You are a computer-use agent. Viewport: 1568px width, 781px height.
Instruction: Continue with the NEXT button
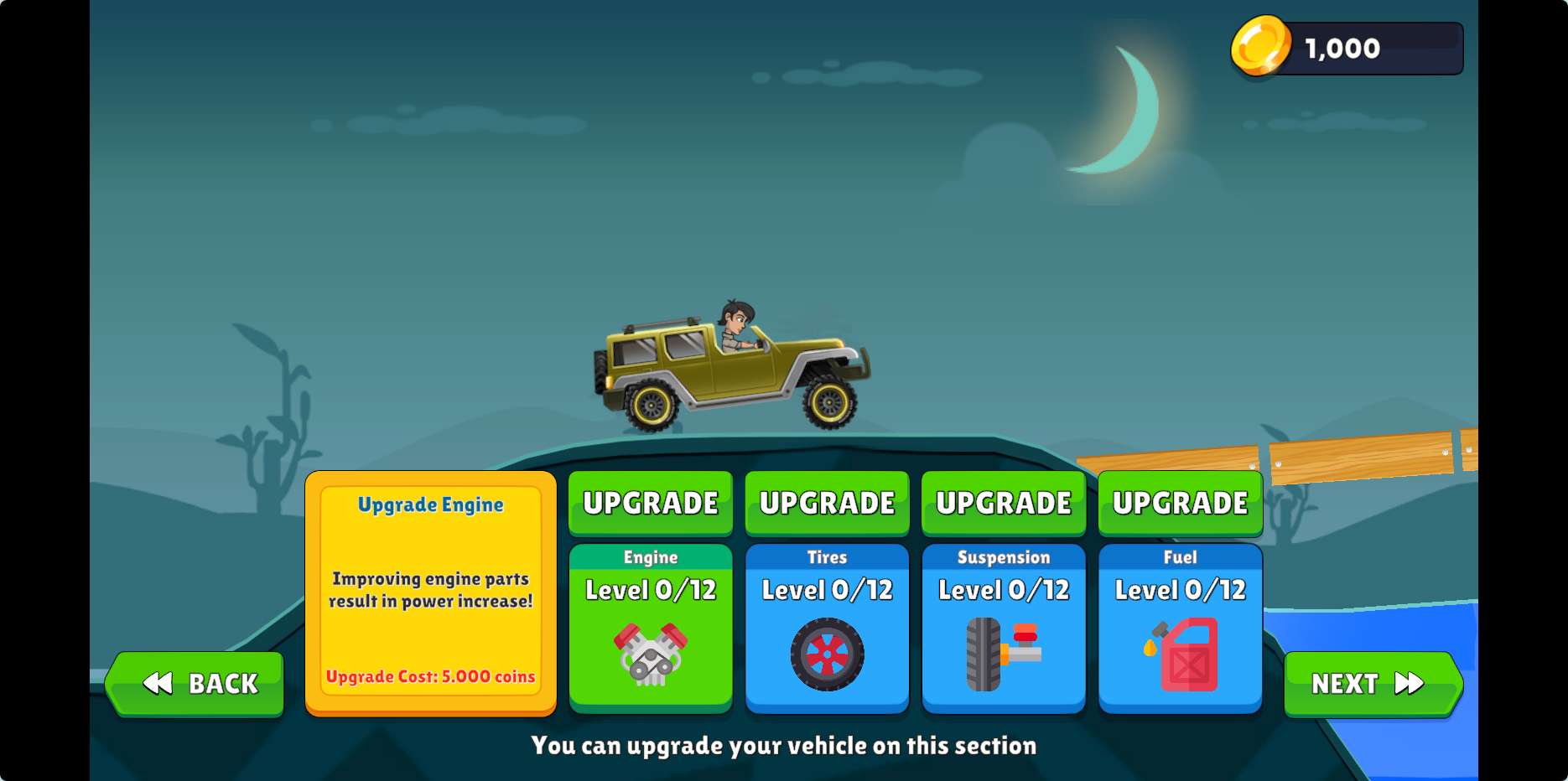(x=1372, y=684)
